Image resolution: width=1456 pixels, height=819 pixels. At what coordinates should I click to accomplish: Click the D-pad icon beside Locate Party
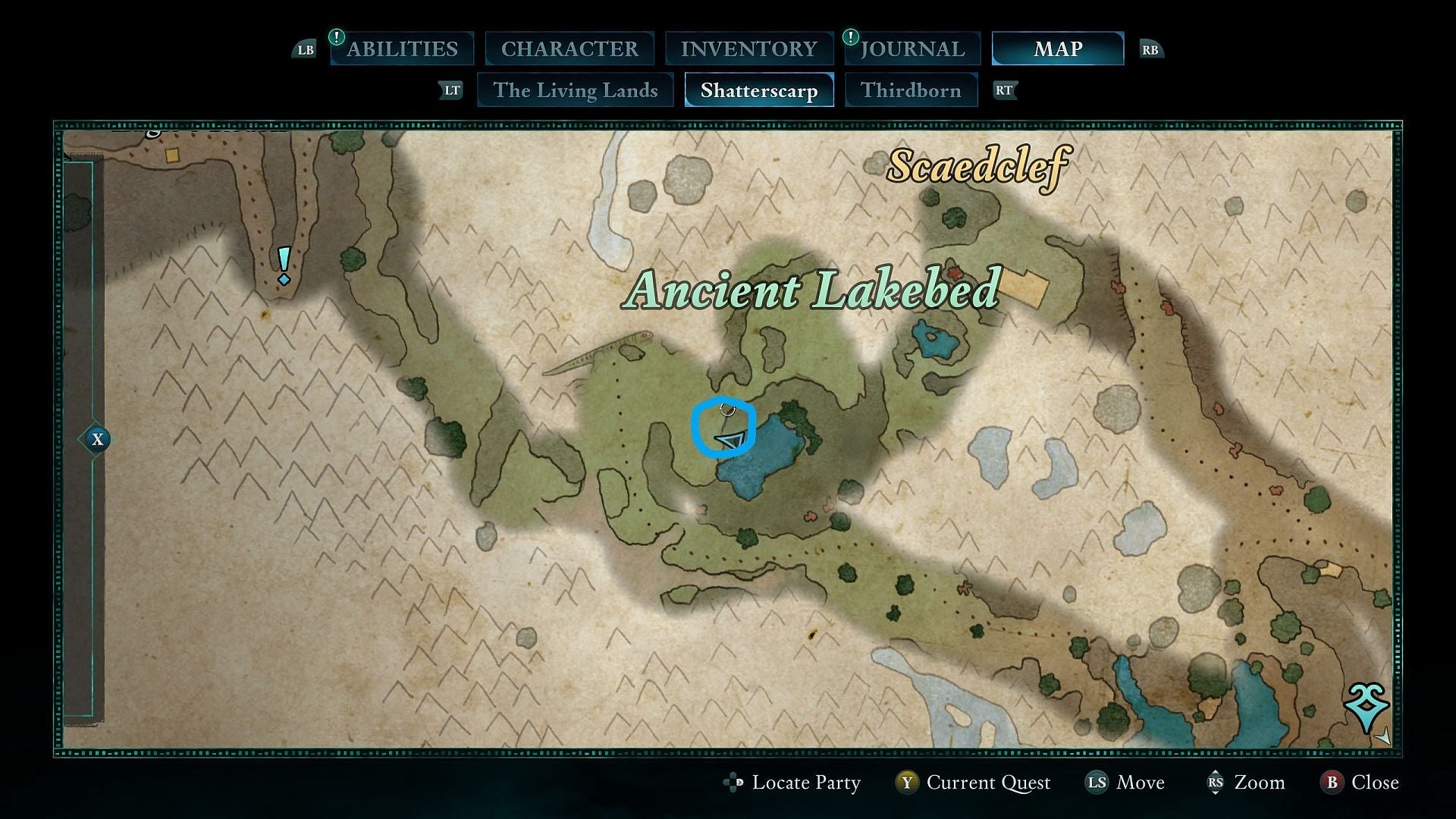pyautogui.click(x=733, y=783)
